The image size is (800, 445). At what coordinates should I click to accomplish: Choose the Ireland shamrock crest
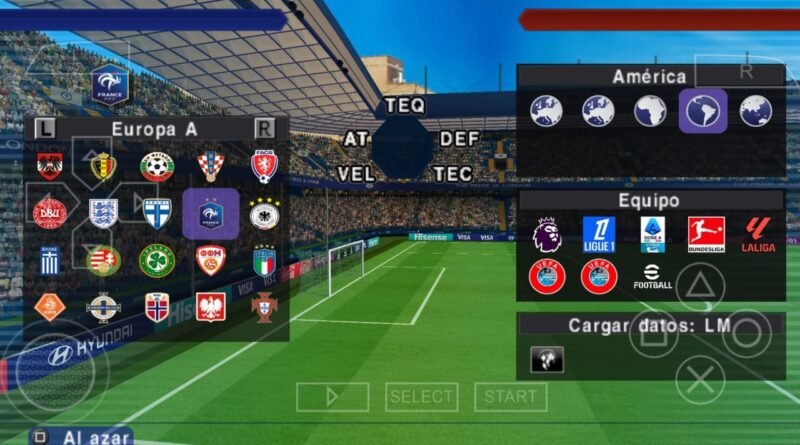click(x=156, y=260)
